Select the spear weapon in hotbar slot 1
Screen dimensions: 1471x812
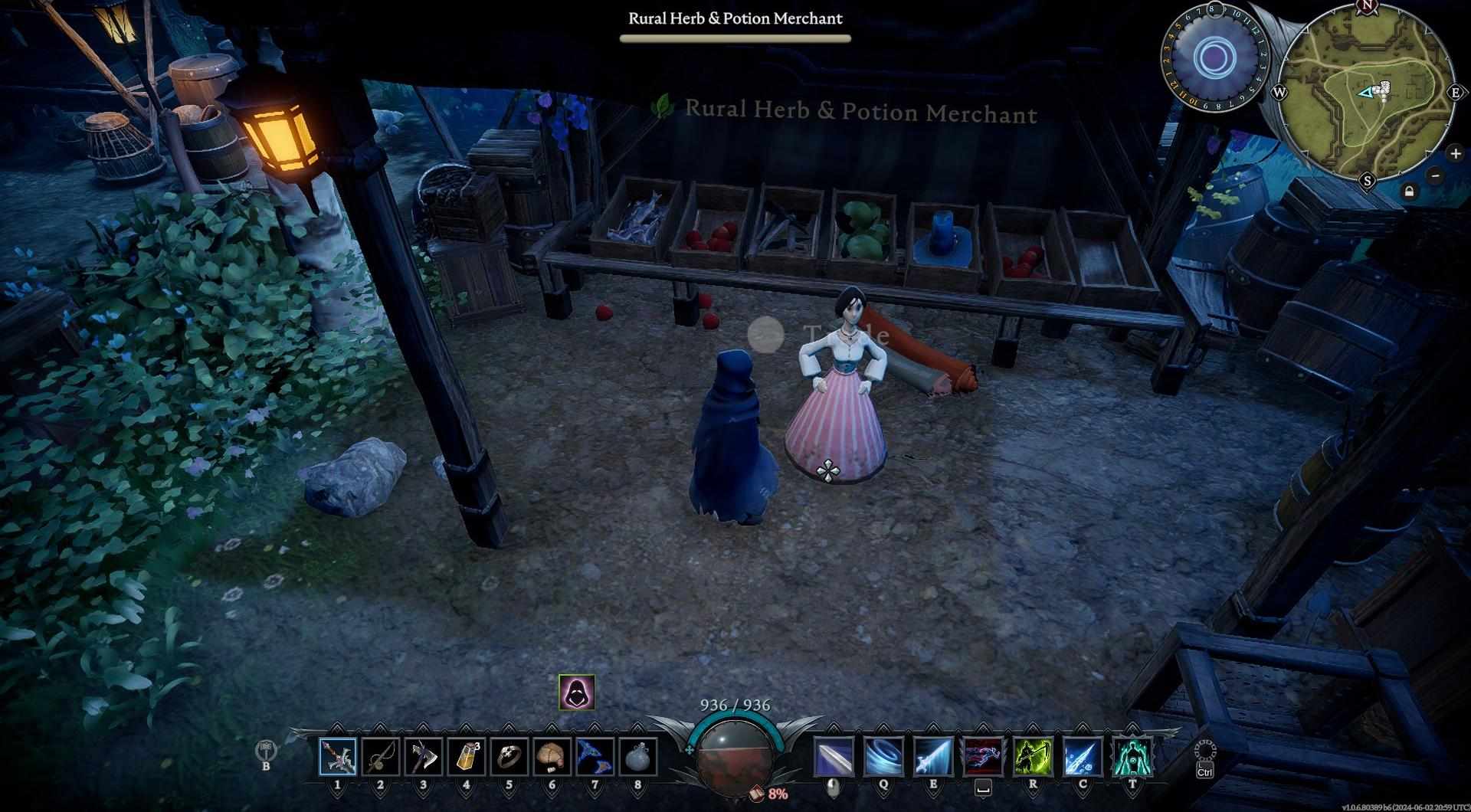(x=338, y=758)
